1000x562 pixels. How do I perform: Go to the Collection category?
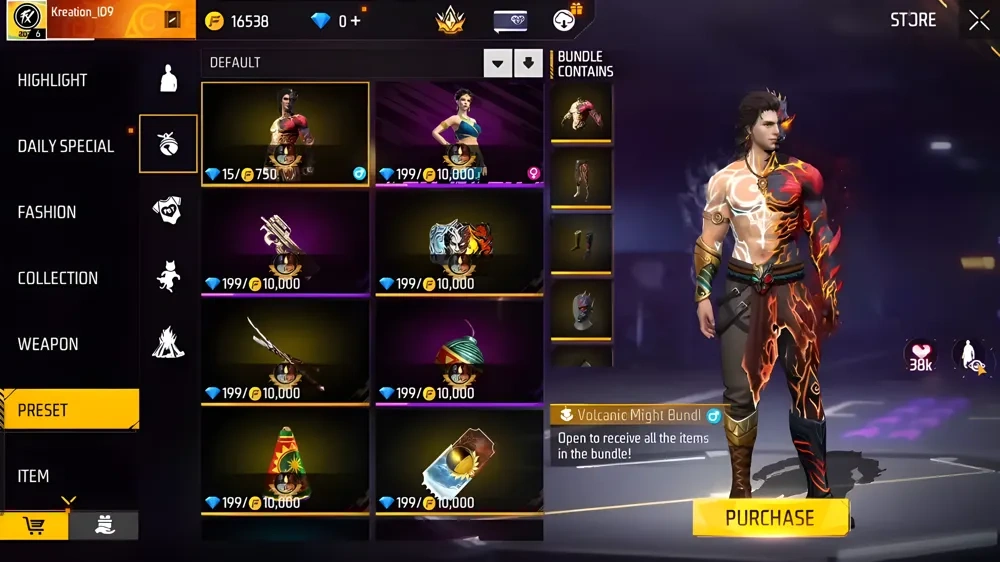point(58,278)
